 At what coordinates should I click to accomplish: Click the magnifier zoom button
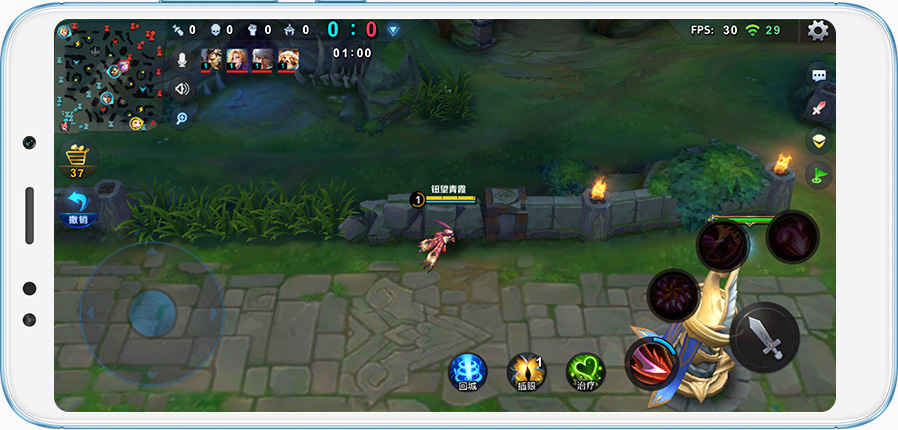point(182,118)
